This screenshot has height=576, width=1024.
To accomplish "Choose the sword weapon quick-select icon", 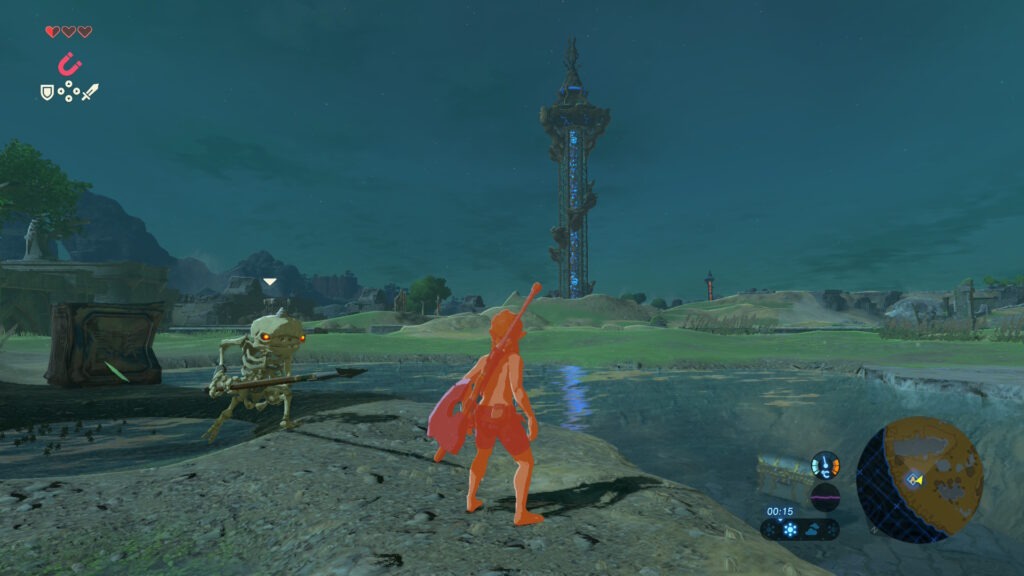I will click(90, 92).
